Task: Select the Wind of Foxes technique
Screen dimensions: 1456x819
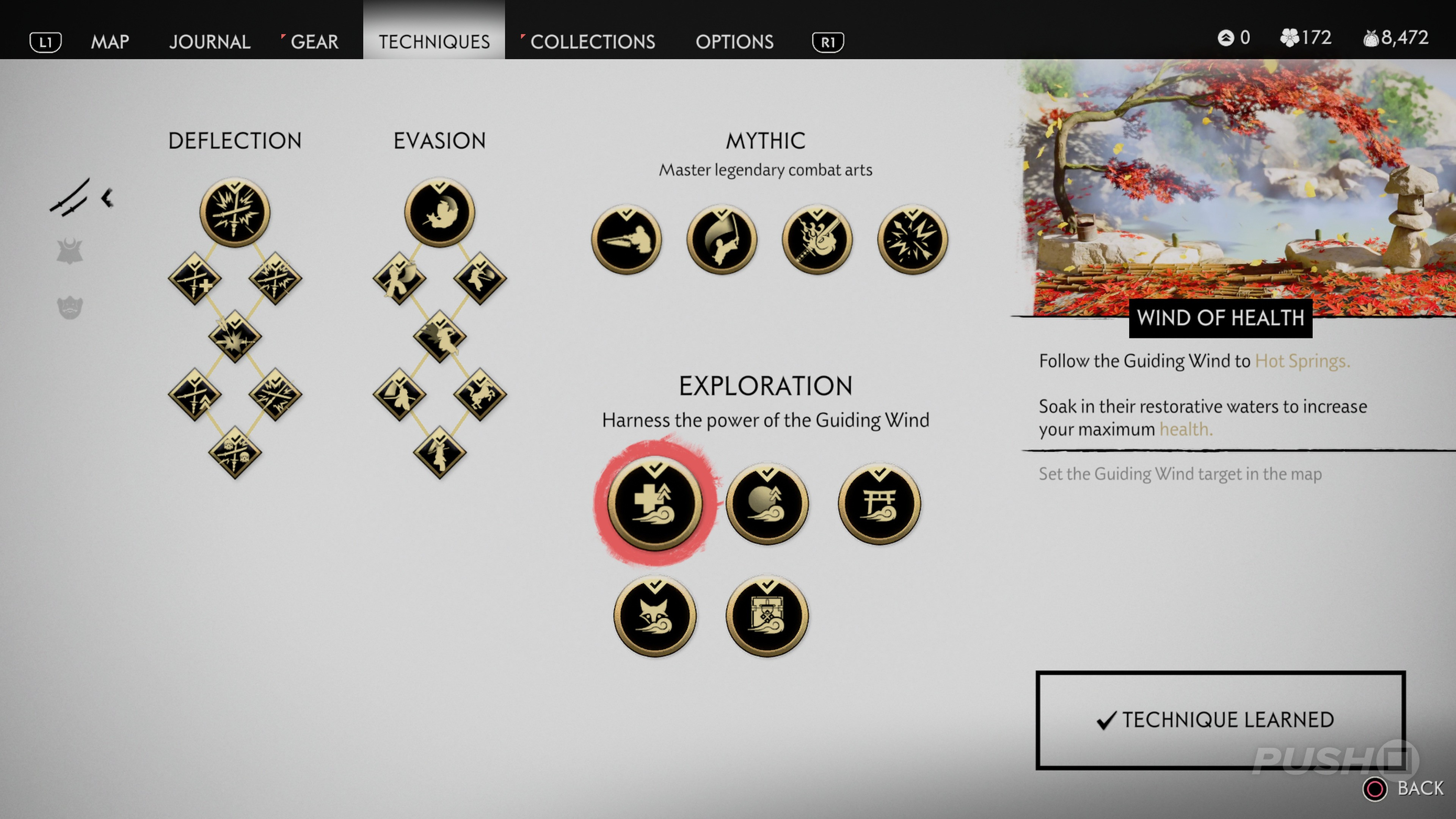Action: point(654,616)
